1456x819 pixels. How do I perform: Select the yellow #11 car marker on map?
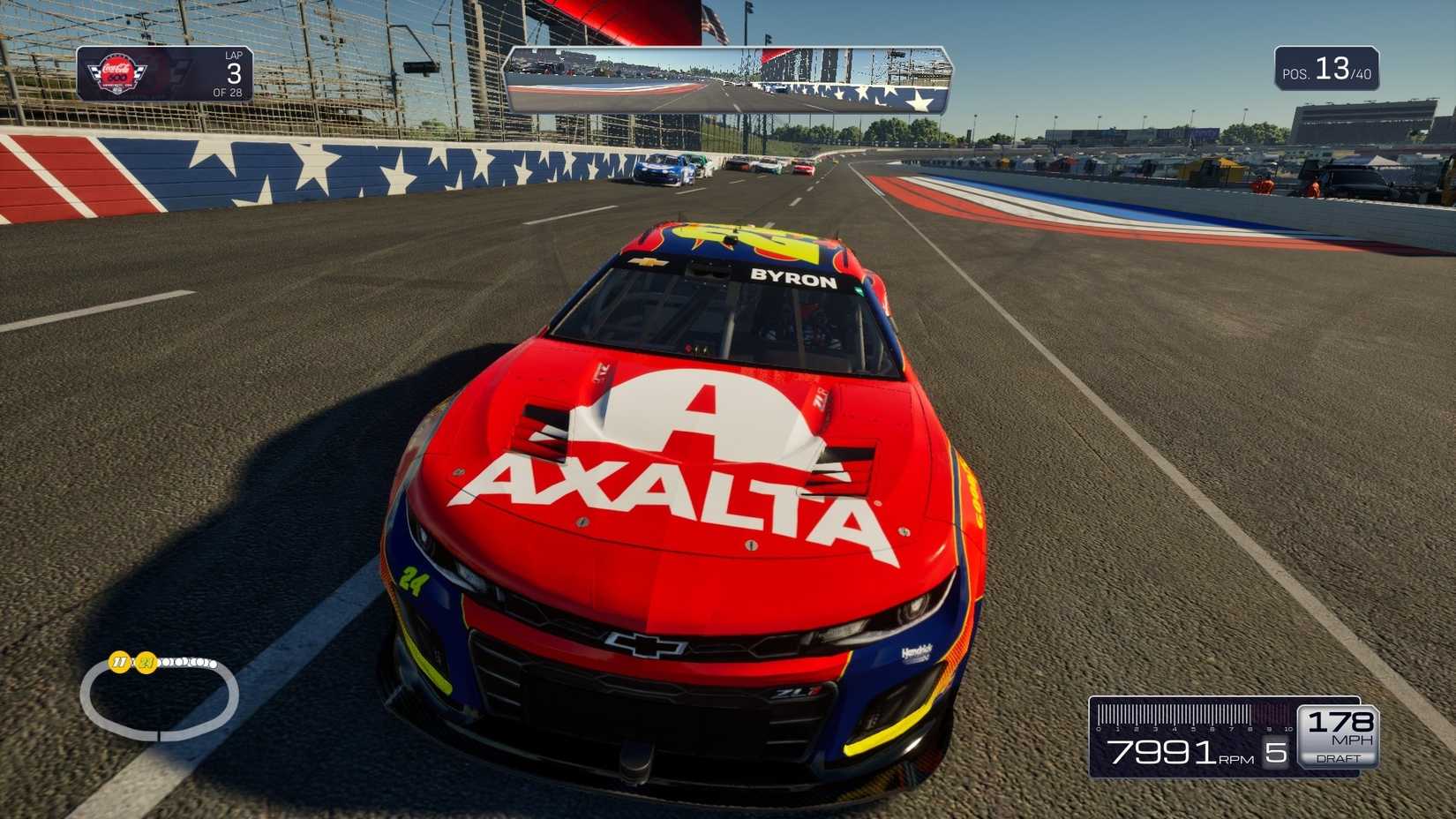tap(119, 662)
